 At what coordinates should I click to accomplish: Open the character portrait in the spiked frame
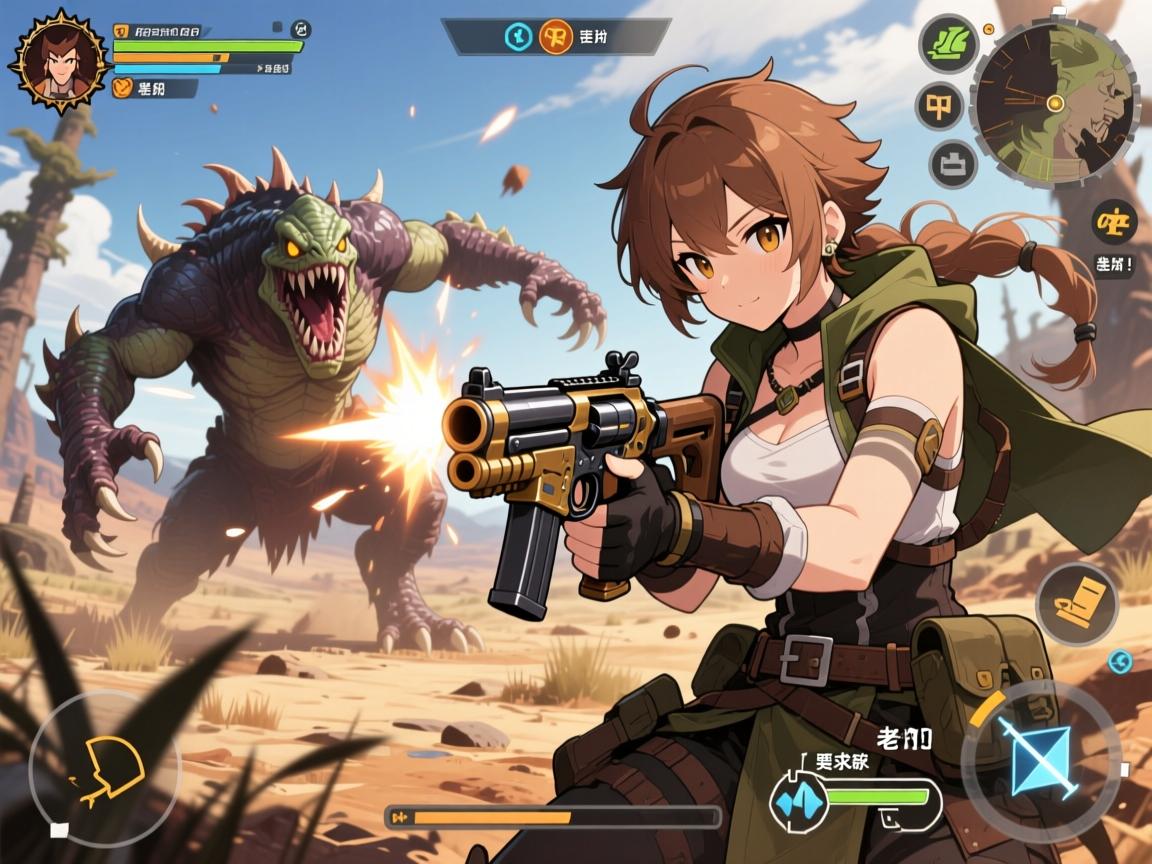pos(58,60)
